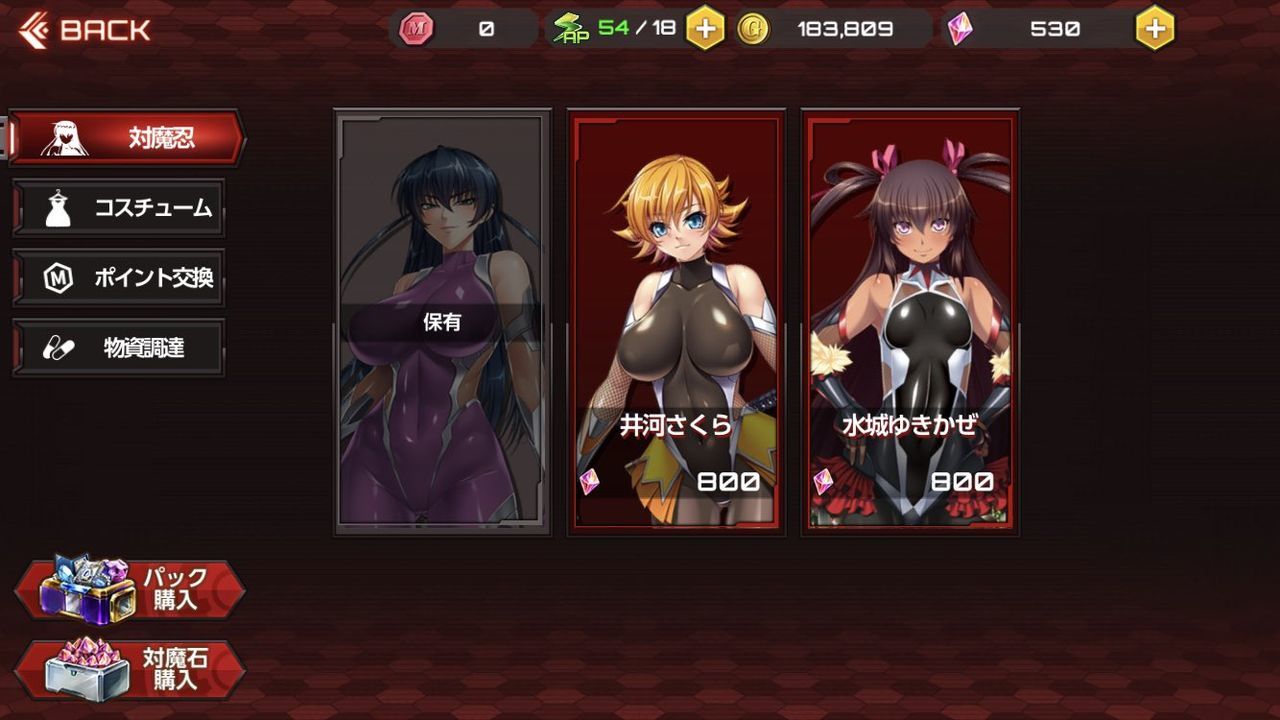This screenshot has height=720, width=1280.
Task: Switch to the 対魔忍 shop tab
Action: pos(128,138)
